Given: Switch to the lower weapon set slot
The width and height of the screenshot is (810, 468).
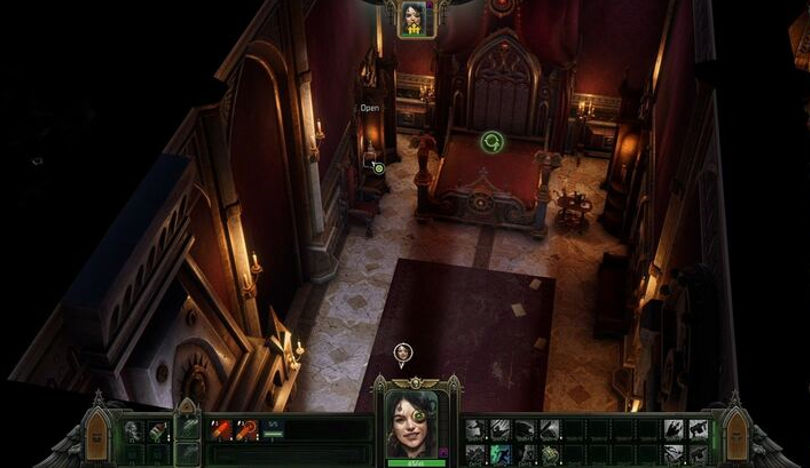Looking at the screenshot, I should click(x=187, y=451).
